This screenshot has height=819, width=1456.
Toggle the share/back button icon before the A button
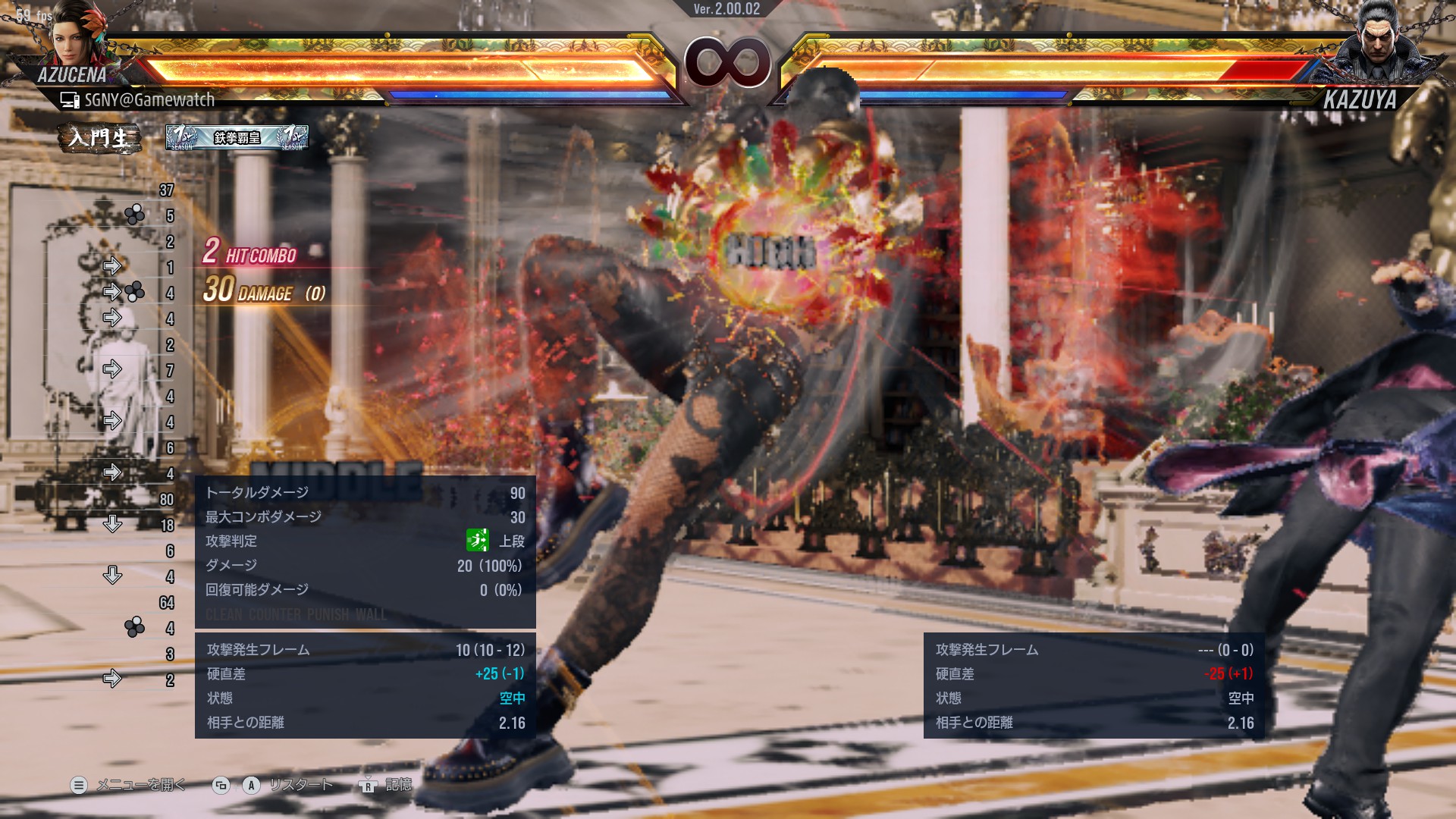(220, 786)
